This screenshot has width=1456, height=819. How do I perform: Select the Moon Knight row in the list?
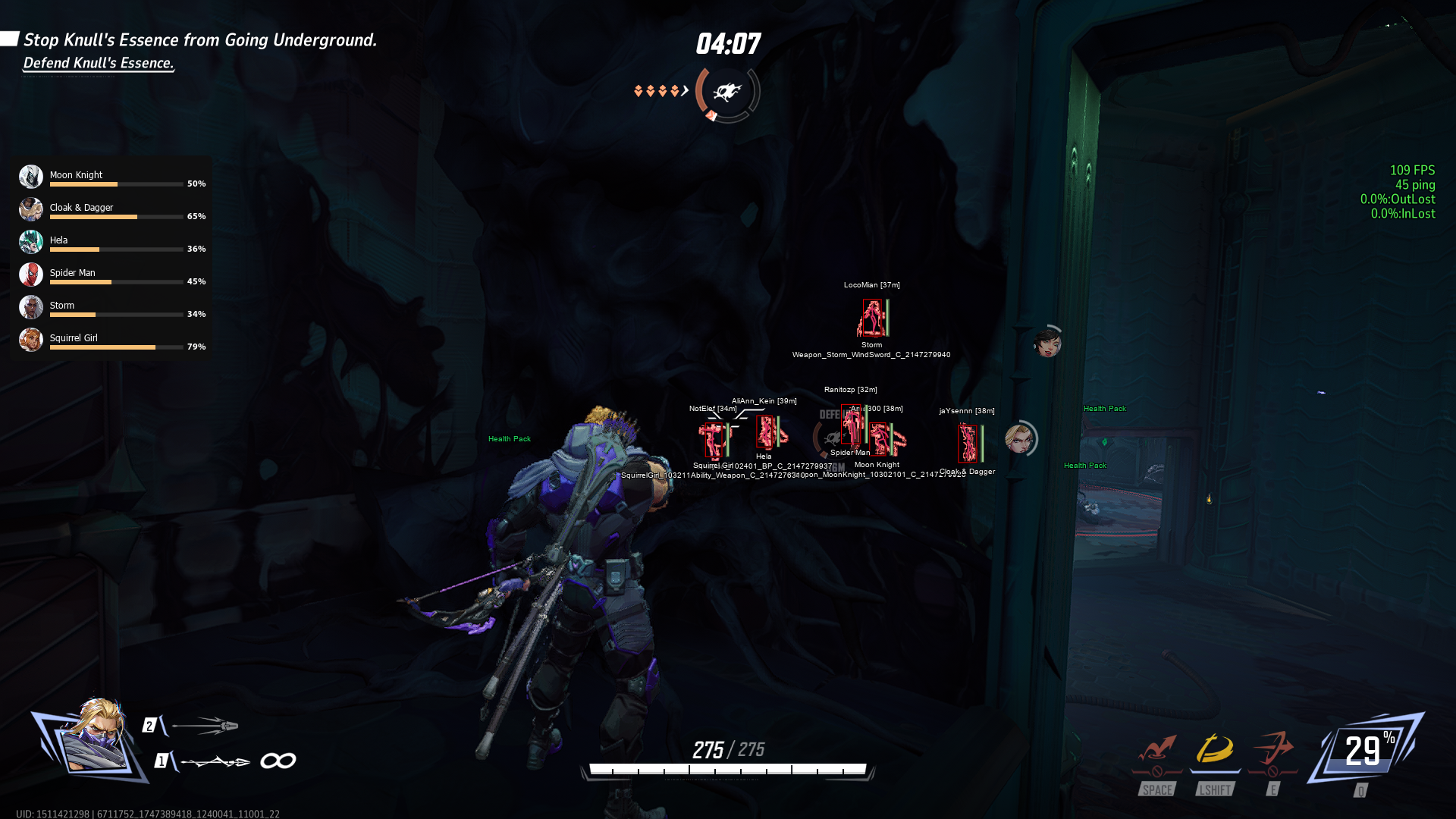[111, 177]
